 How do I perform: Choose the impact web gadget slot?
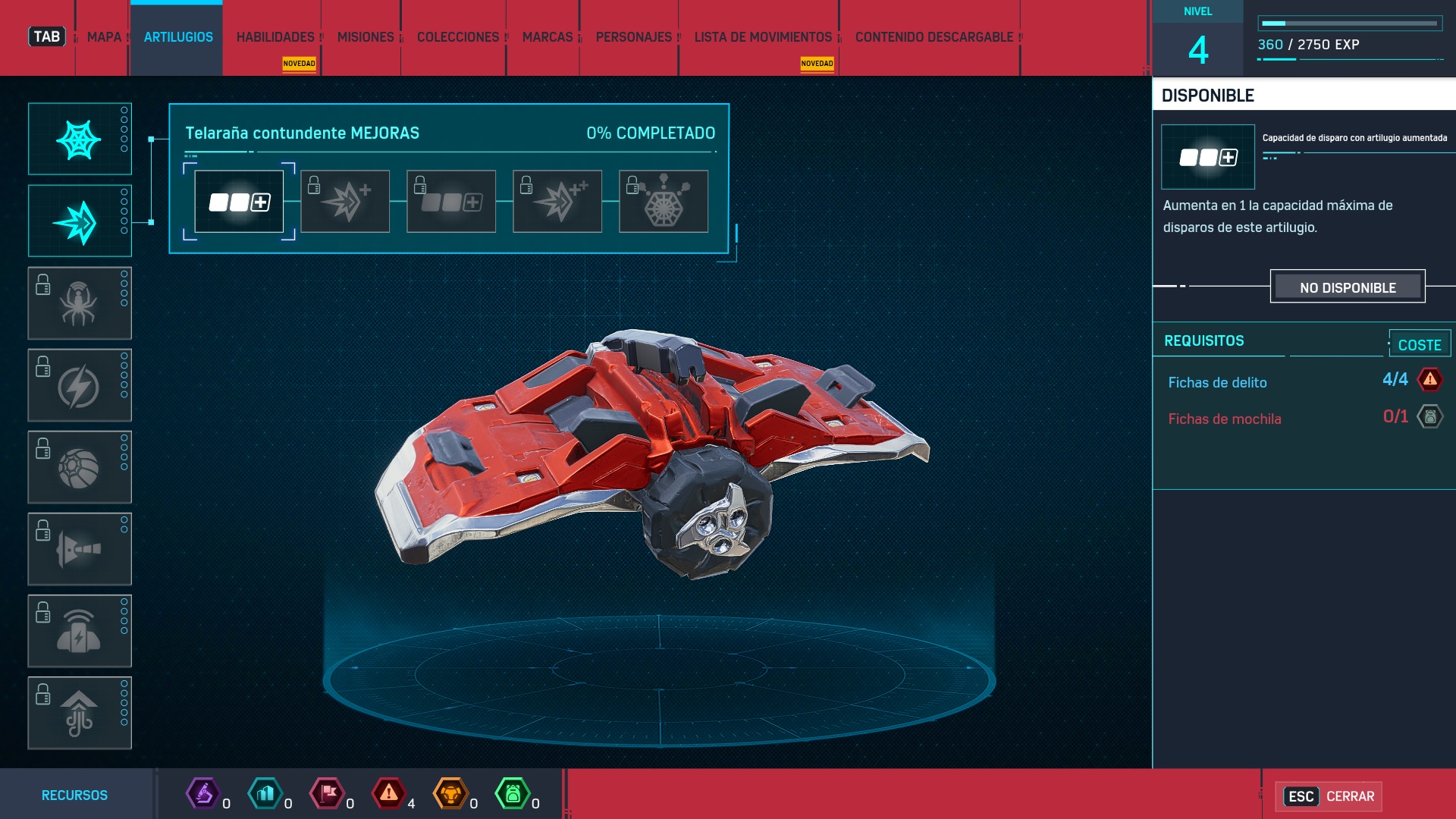pyautogui.click(x=80, y=221)
